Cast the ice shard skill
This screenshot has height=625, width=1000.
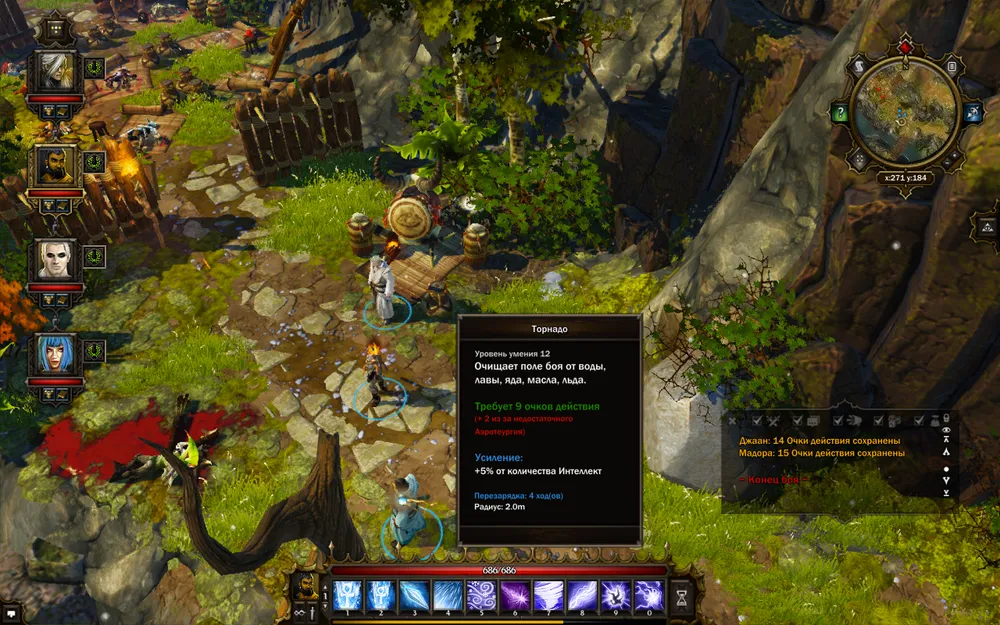click(414, 595)
